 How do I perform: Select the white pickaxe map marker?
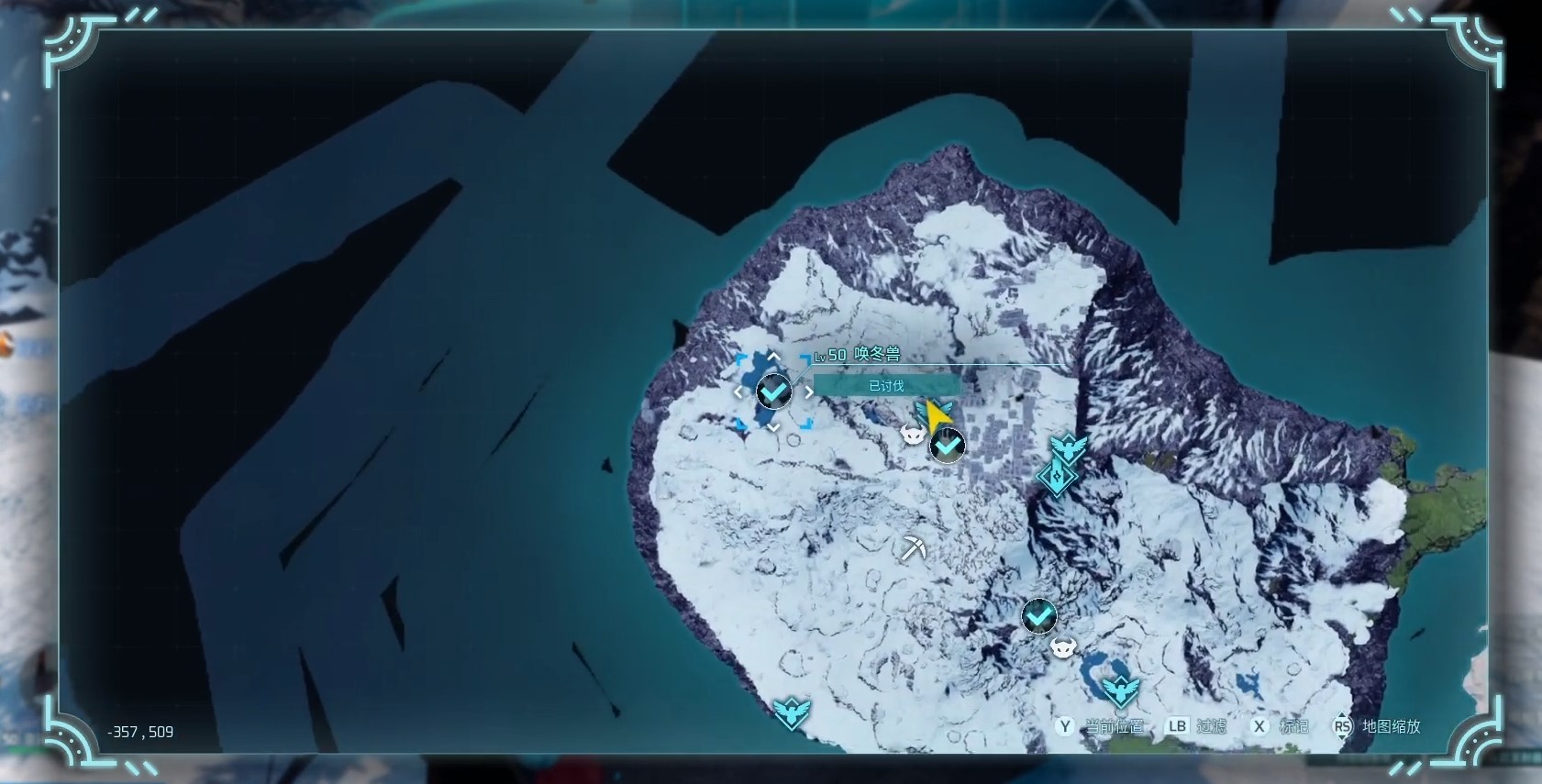click(913, 548)
